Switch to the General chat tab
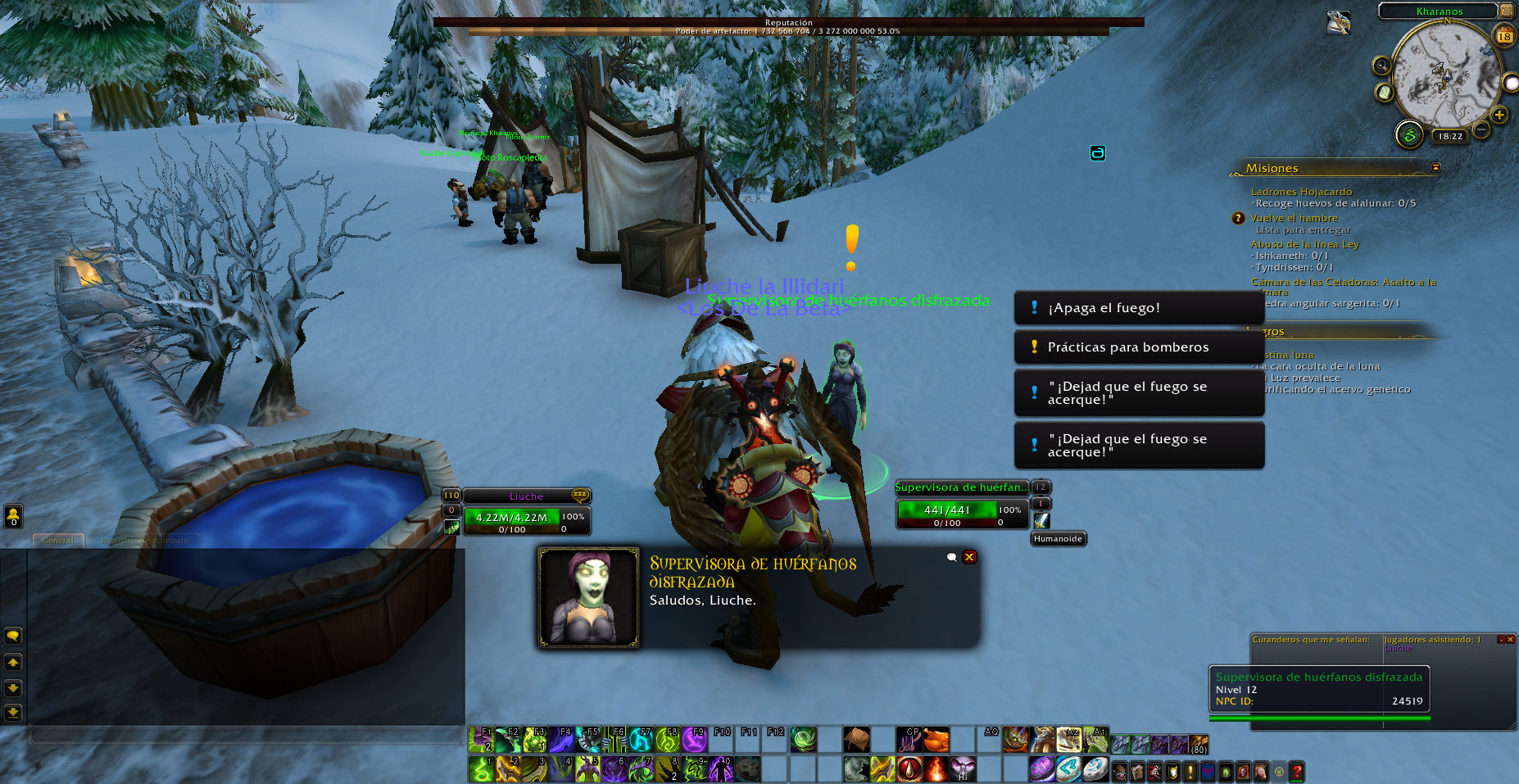The height and width of the screenshot is (784, 1519). tap(57, 541)
